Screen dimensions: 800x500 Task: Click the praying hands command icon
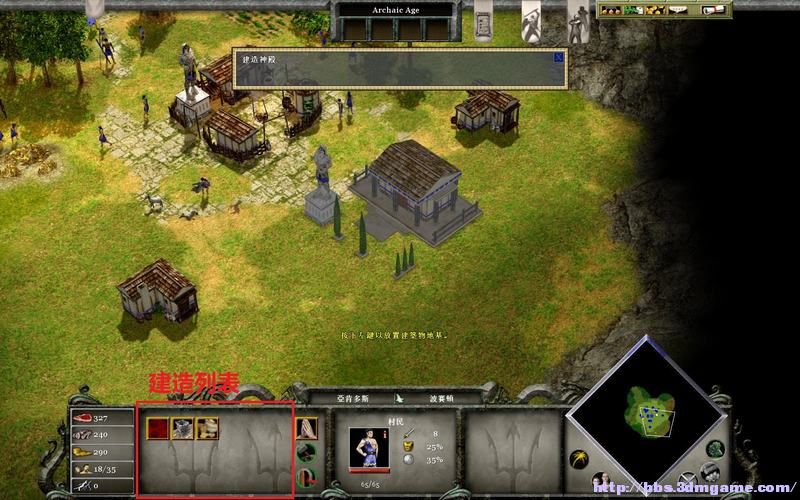click(307, 428)
